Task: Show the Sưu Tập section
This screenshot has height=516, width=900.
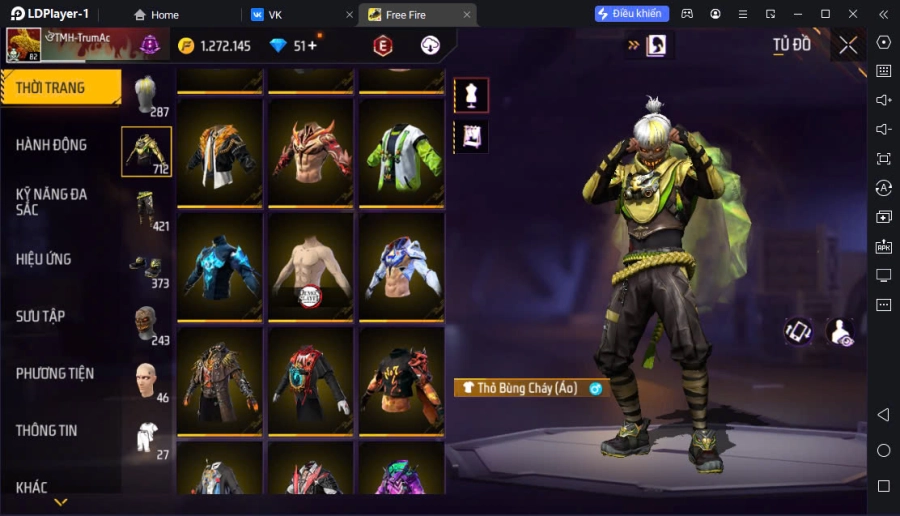Action: click(41, 316)
